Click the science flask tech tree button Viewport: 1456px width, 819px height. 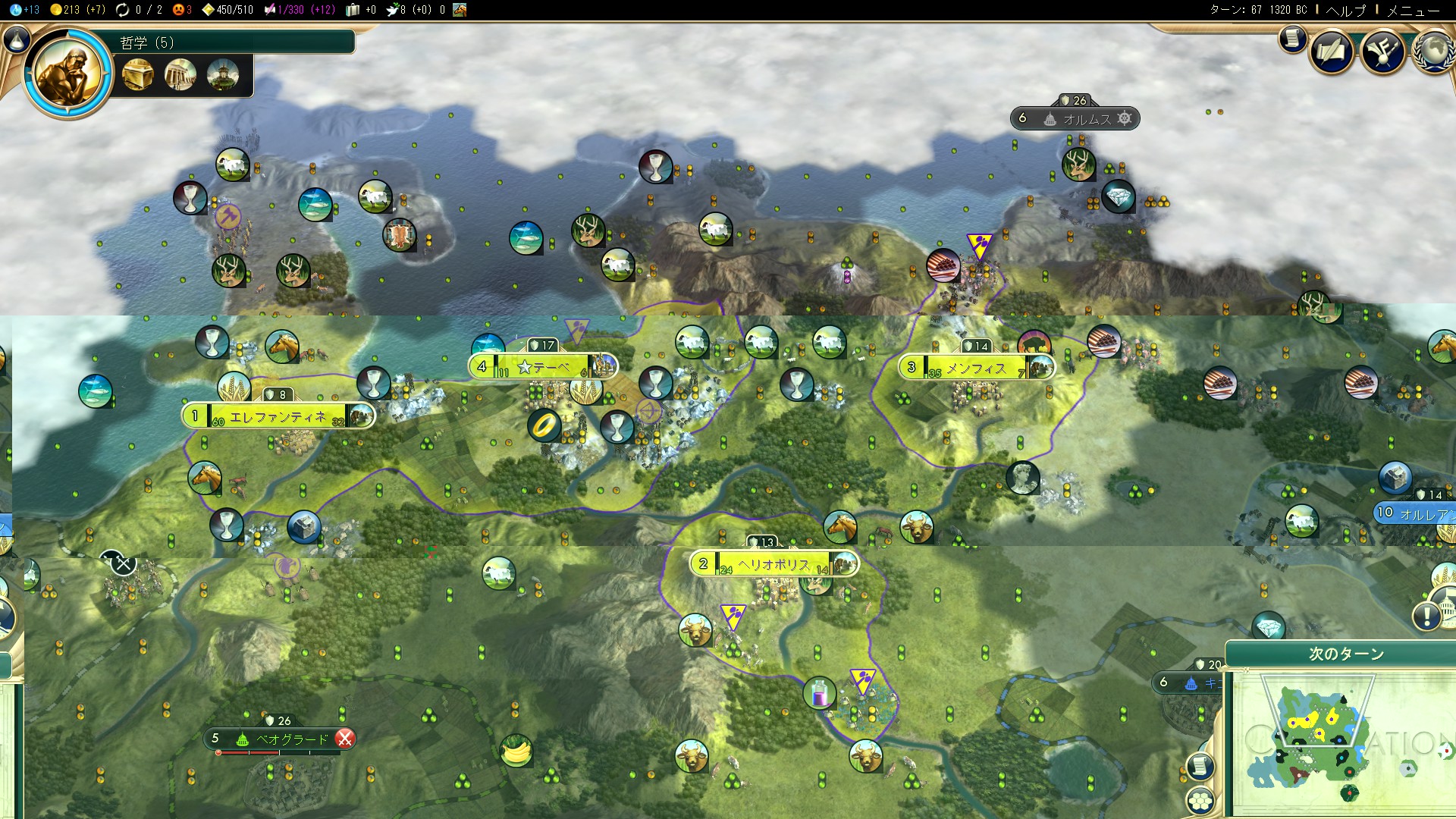17,39
